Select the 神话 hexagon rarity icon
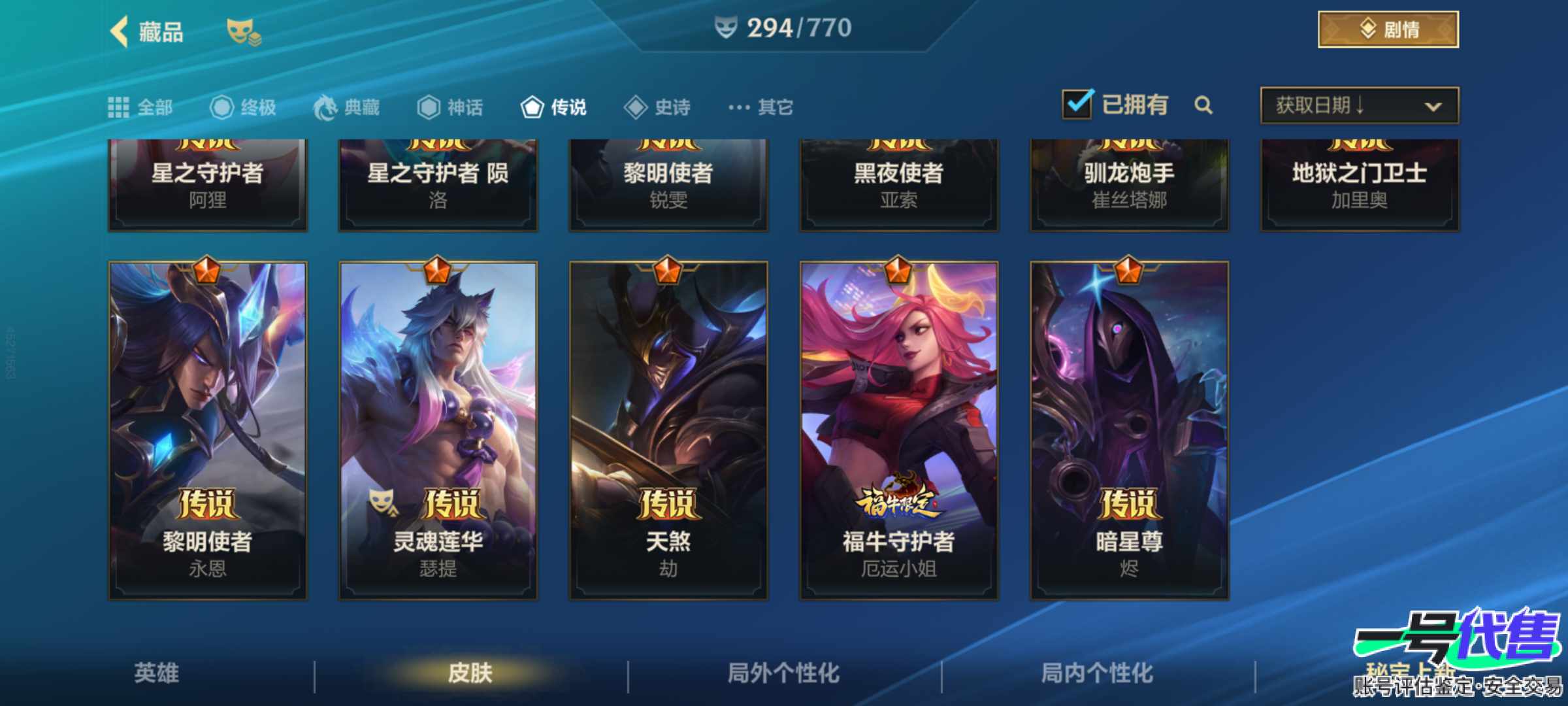The image size is (1568, 706). click(x=430, y=107)
